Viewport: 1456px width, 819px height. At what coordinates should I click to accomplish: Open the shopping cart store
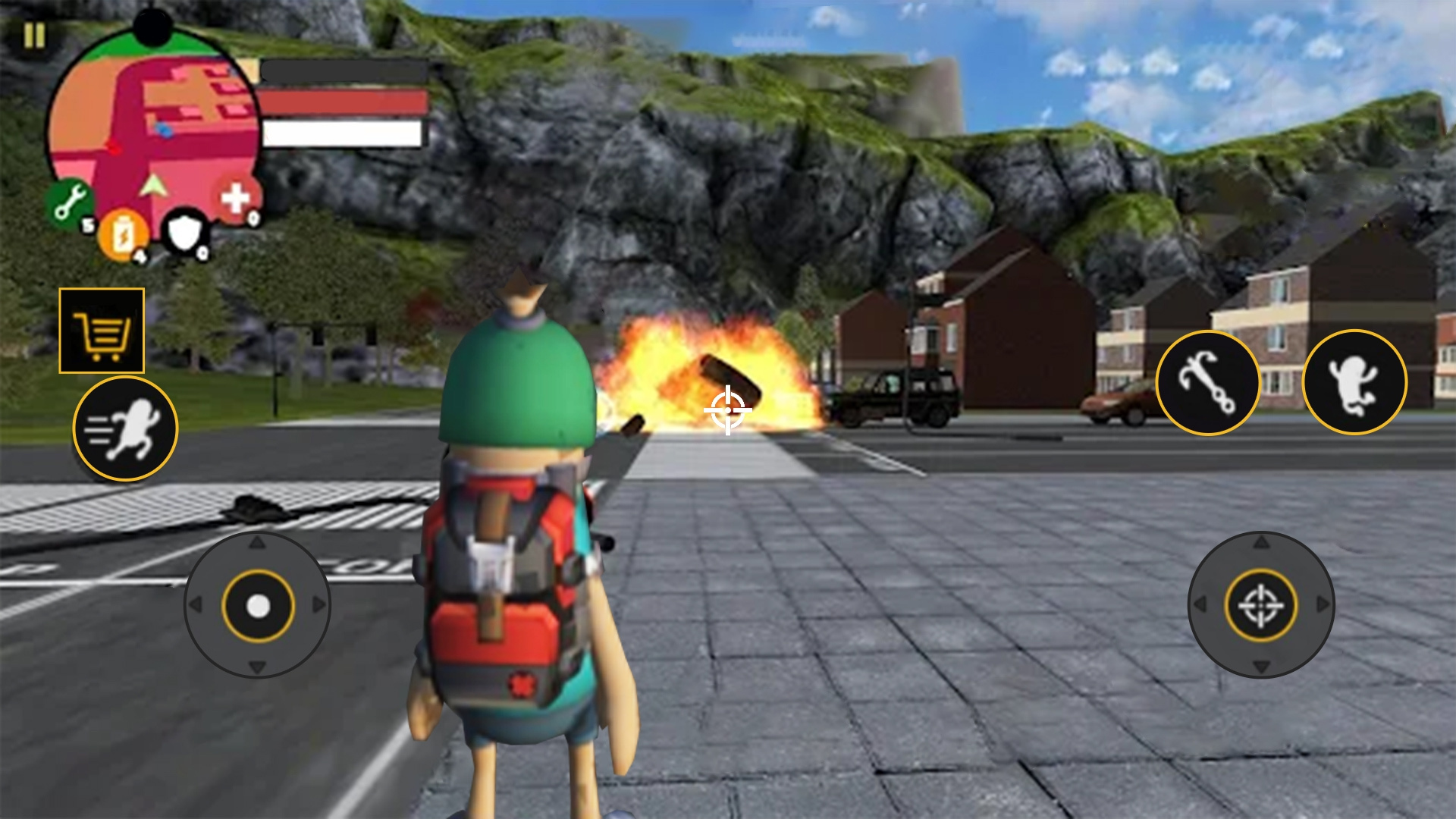pos(102,331)
